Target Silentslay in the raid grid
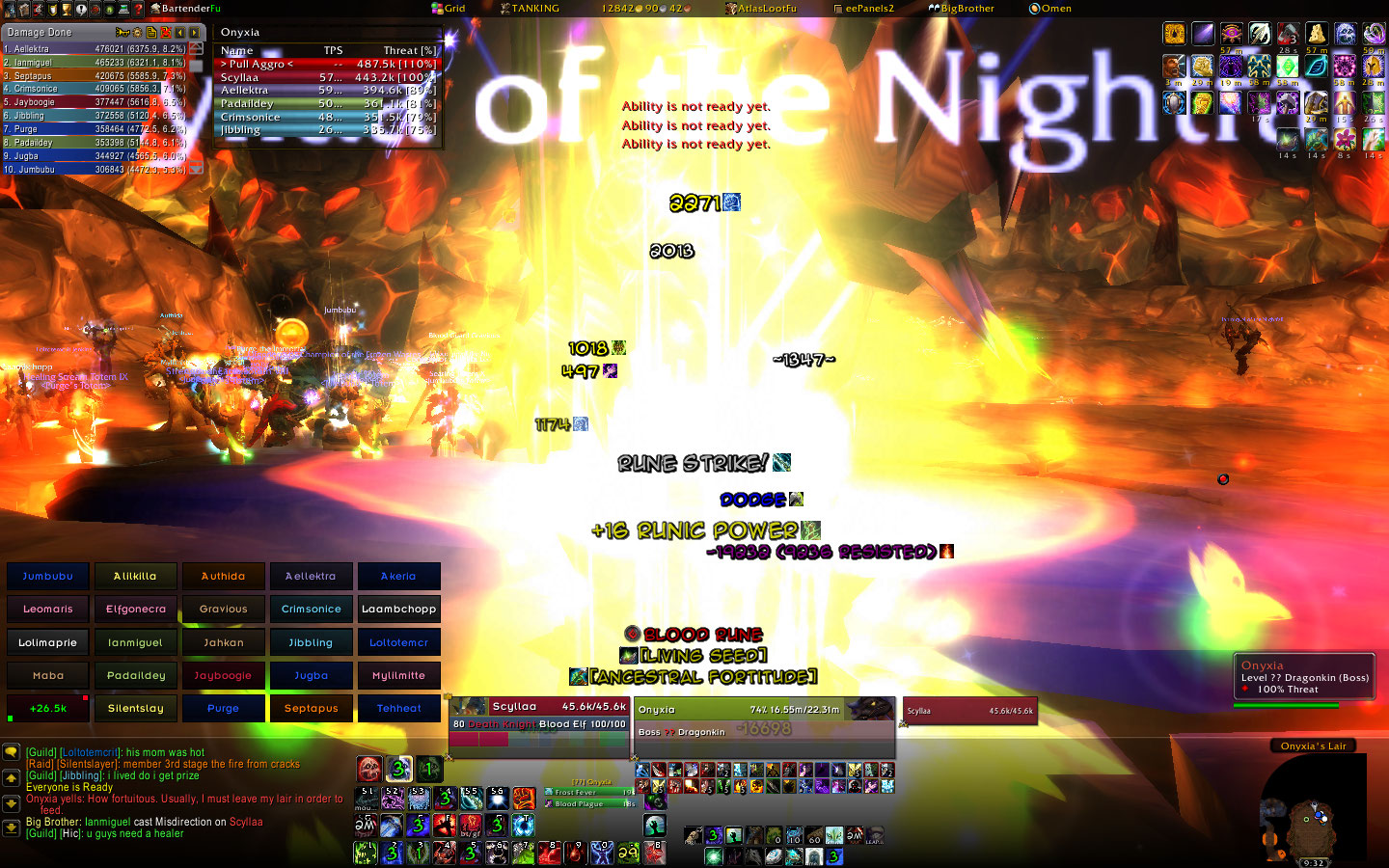This screenshot has height=868, width=1389. tap(135, 708)
